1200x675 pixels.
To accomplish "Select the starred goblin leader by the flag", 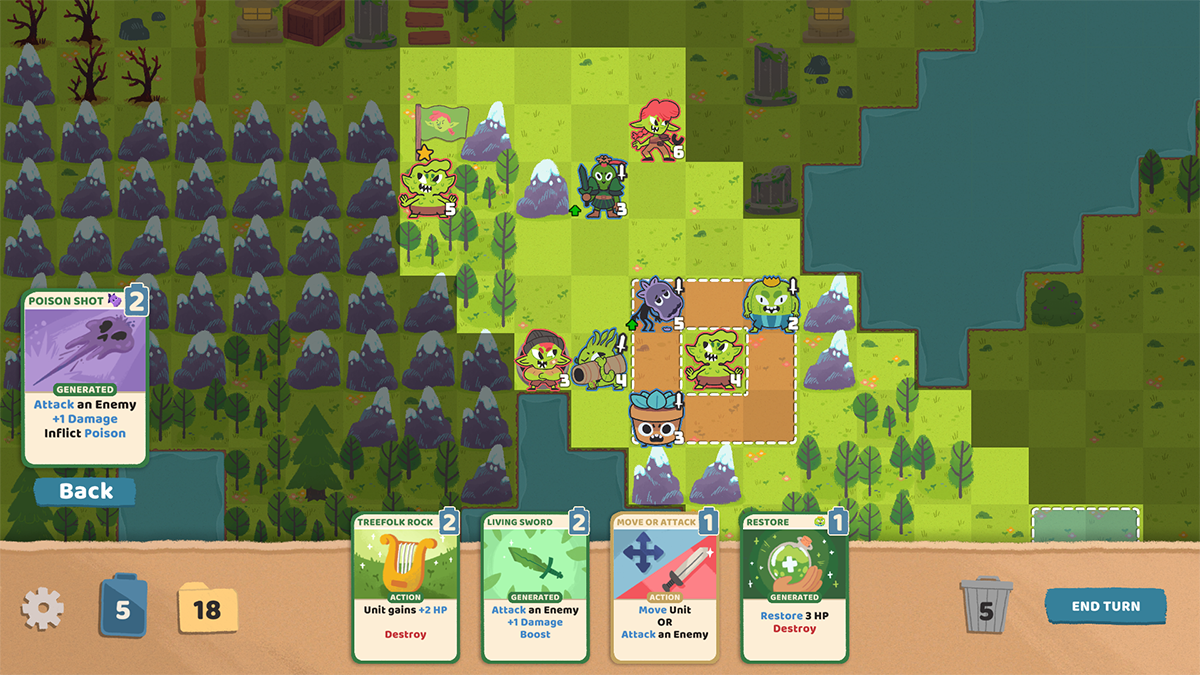I will pyautogui.click(x=428, y=187).
